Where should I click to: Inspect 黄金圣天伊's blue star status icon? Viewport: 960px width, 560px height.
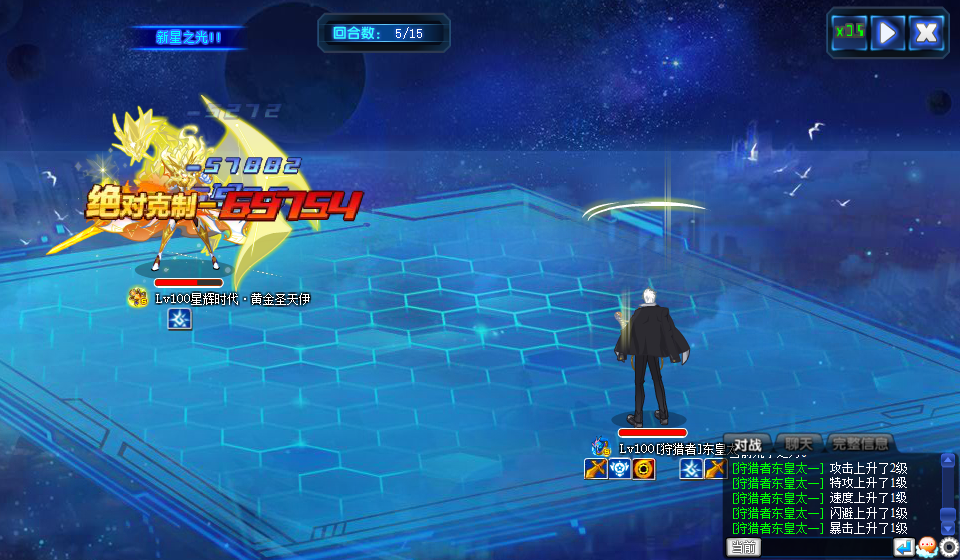click(x=179, y=319)
